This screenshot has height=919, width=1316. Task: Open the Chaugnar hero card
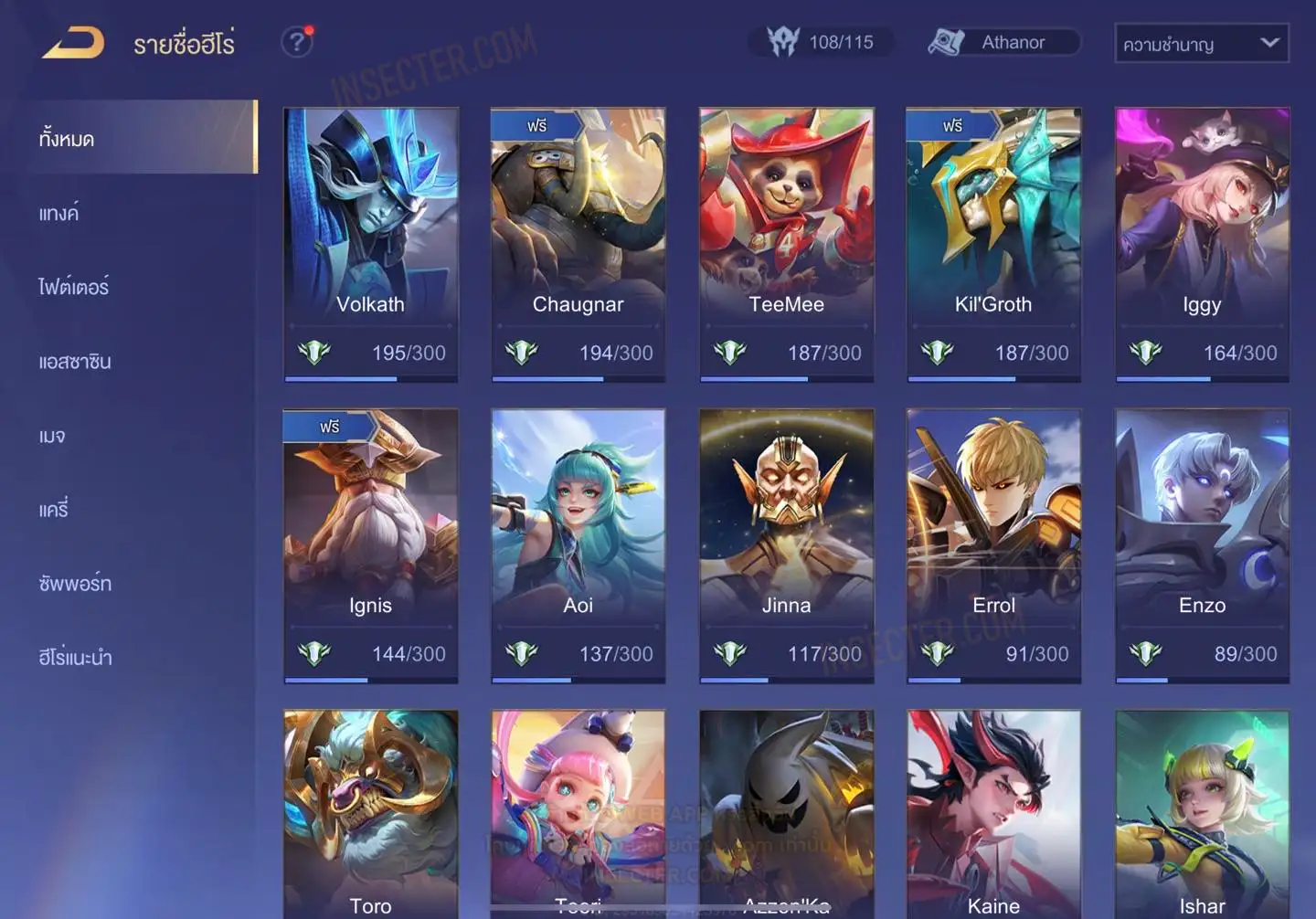578,244
